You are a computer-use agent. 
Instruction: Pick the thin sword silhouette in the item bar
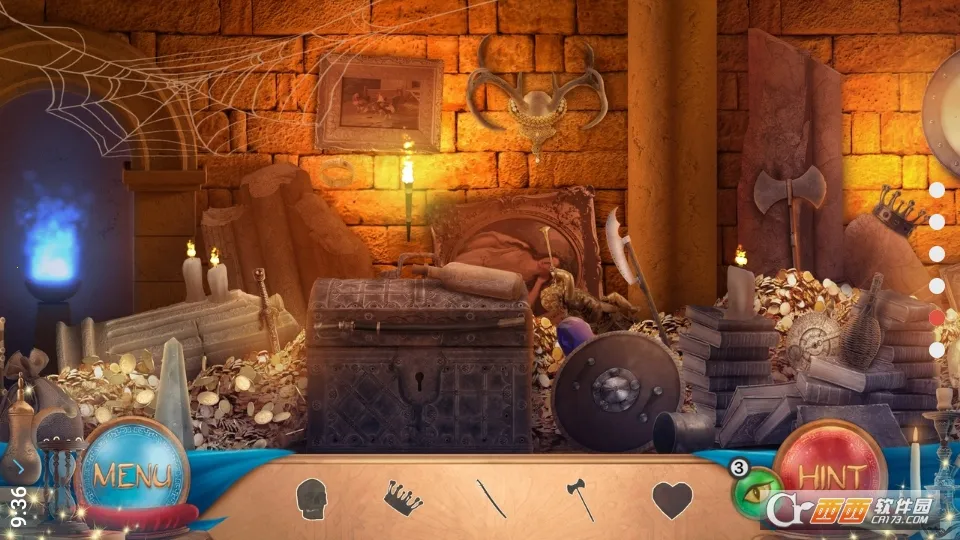(x=490, y=498)
